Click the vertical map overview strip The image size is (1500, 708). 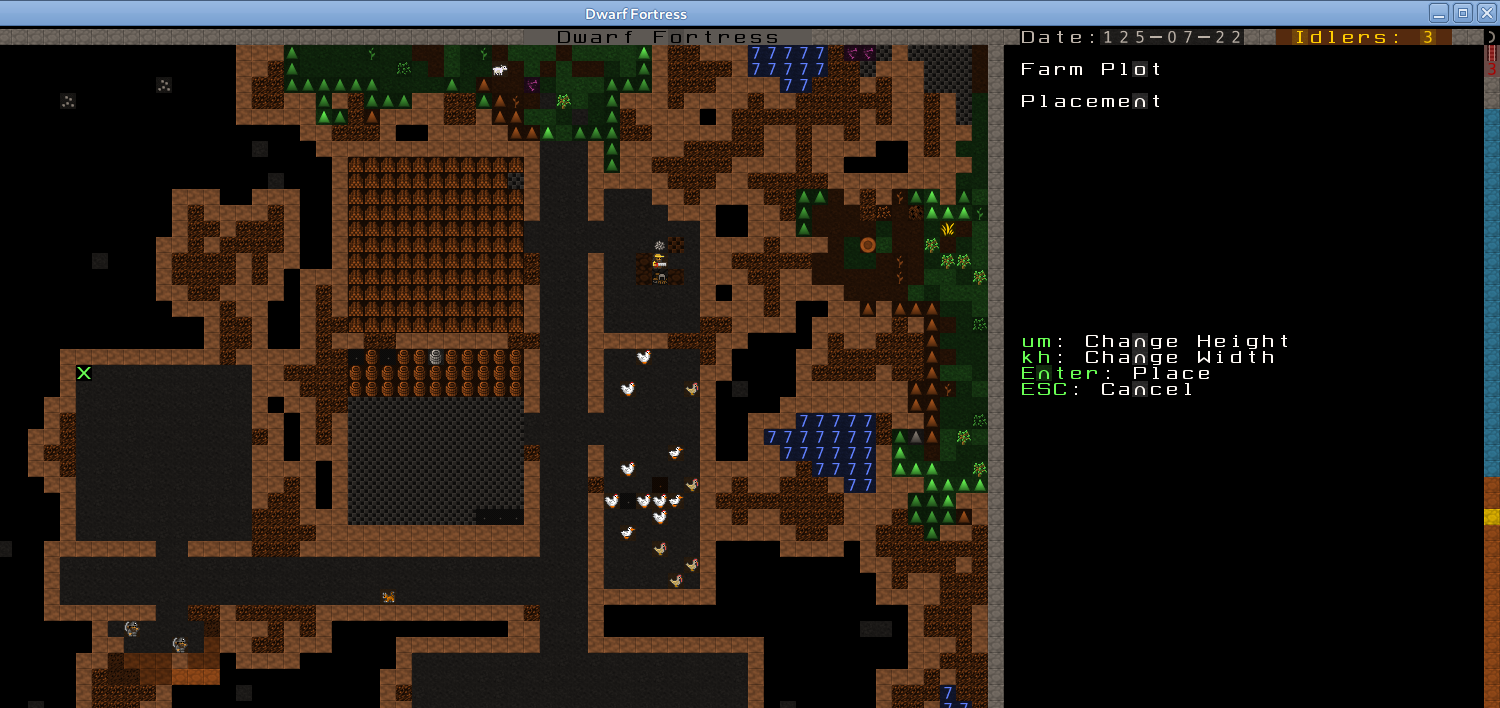(1491, 380)
